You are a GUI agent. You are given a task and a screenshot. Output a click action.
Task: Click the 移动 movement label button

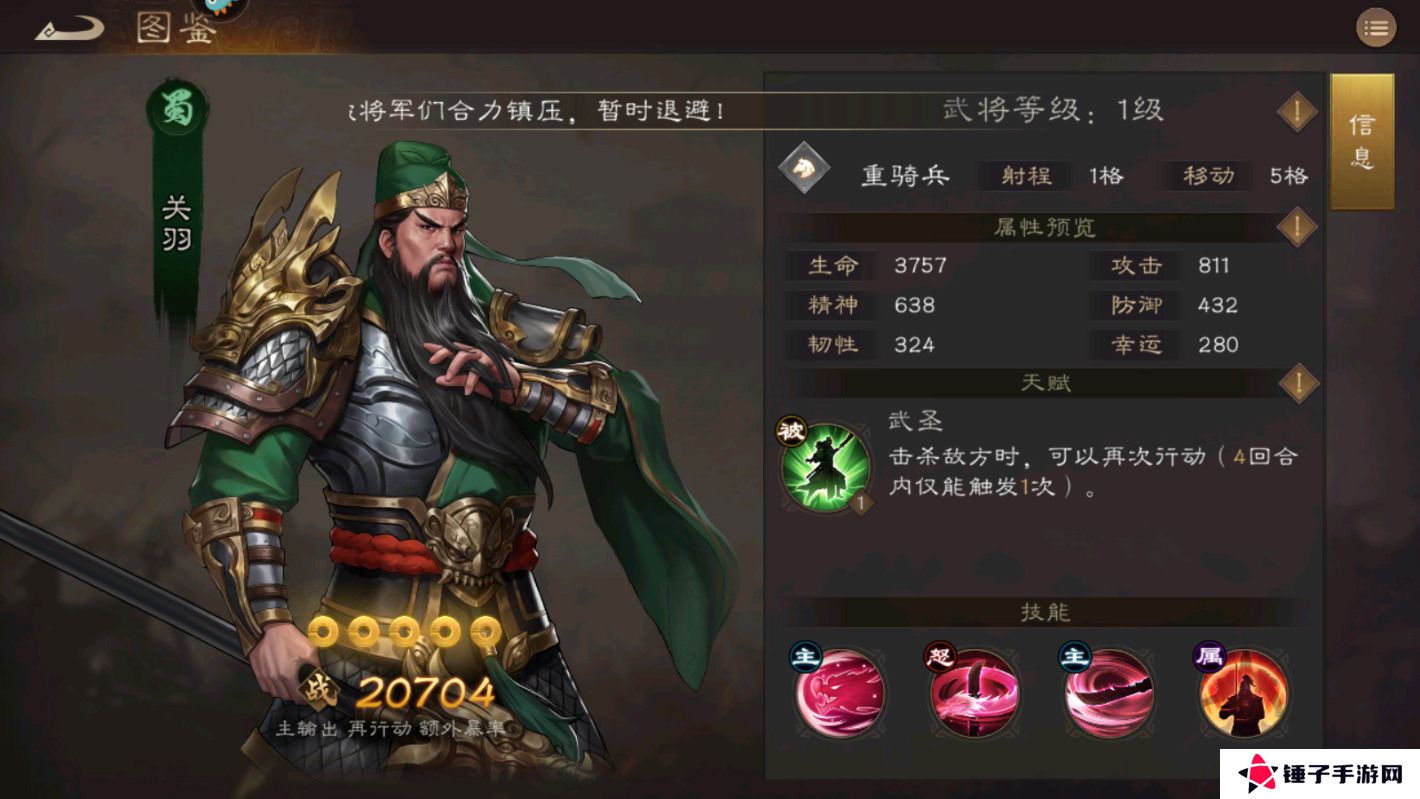(x=1206, y=176)
